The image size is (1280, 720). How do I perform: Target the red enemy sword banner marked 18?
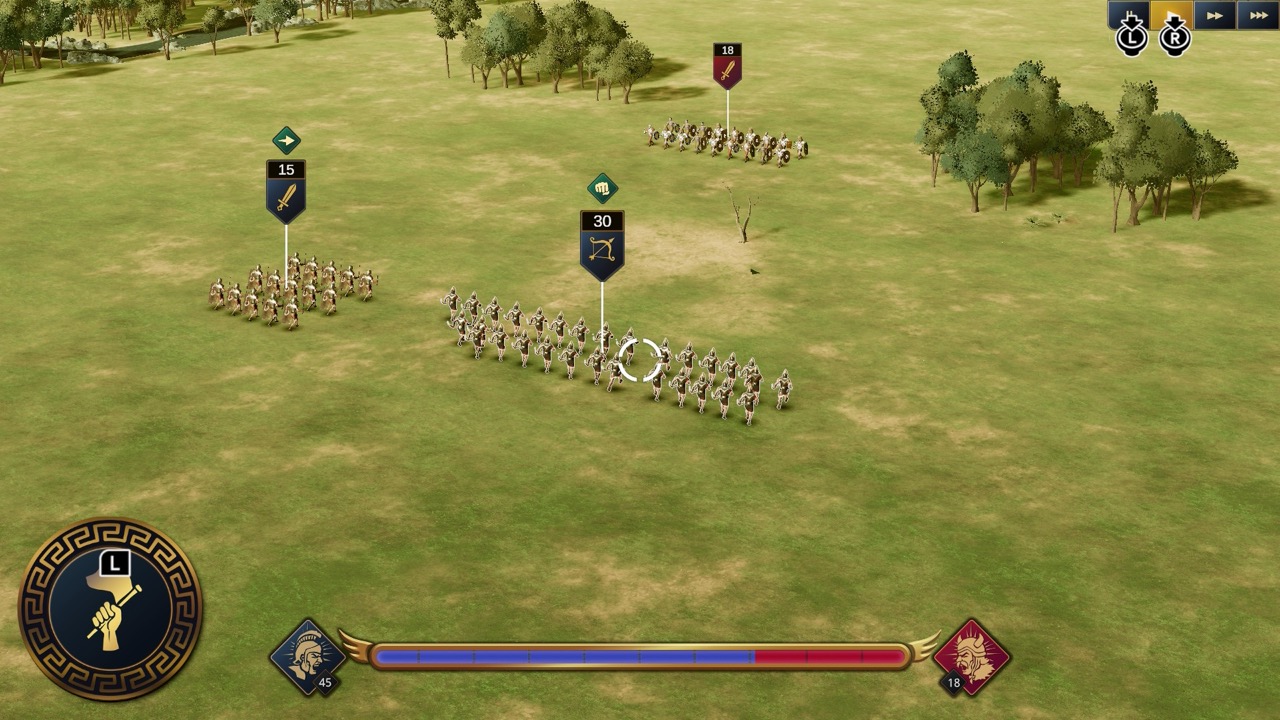727,66
